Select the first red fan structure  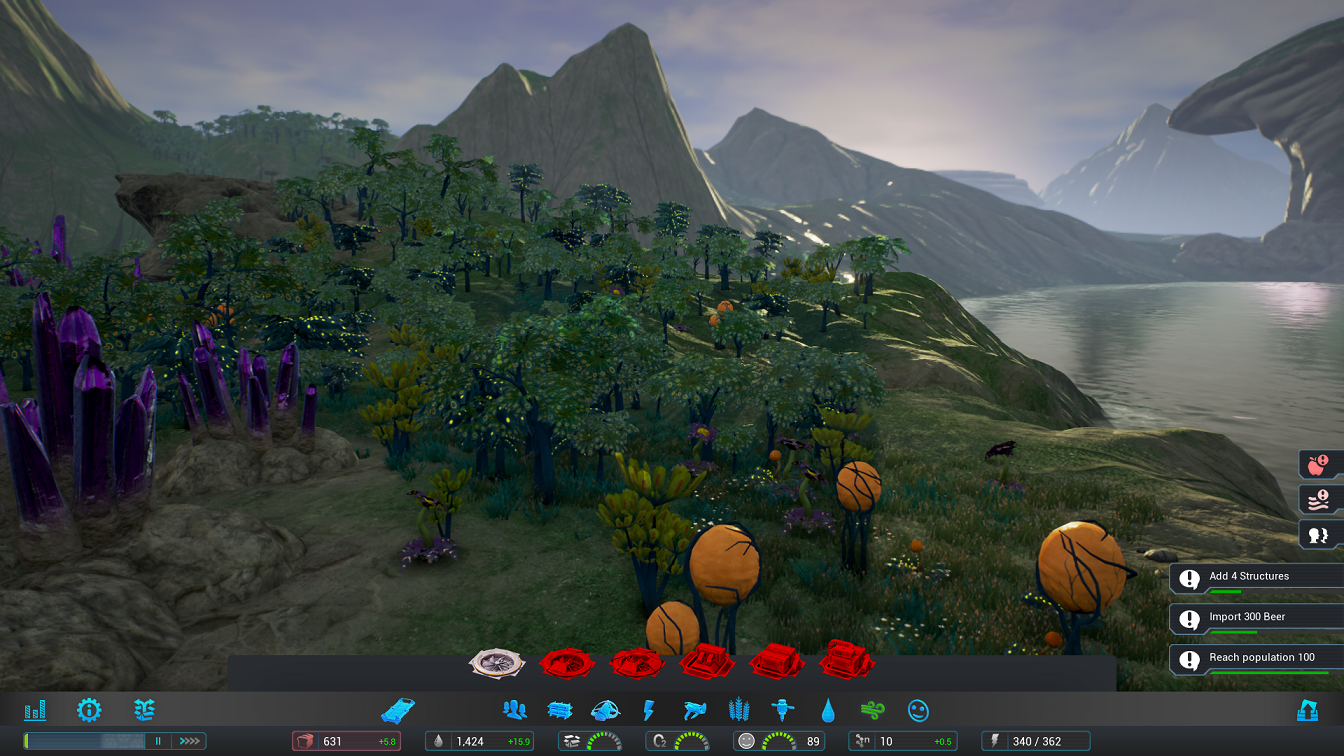point(568,661)
